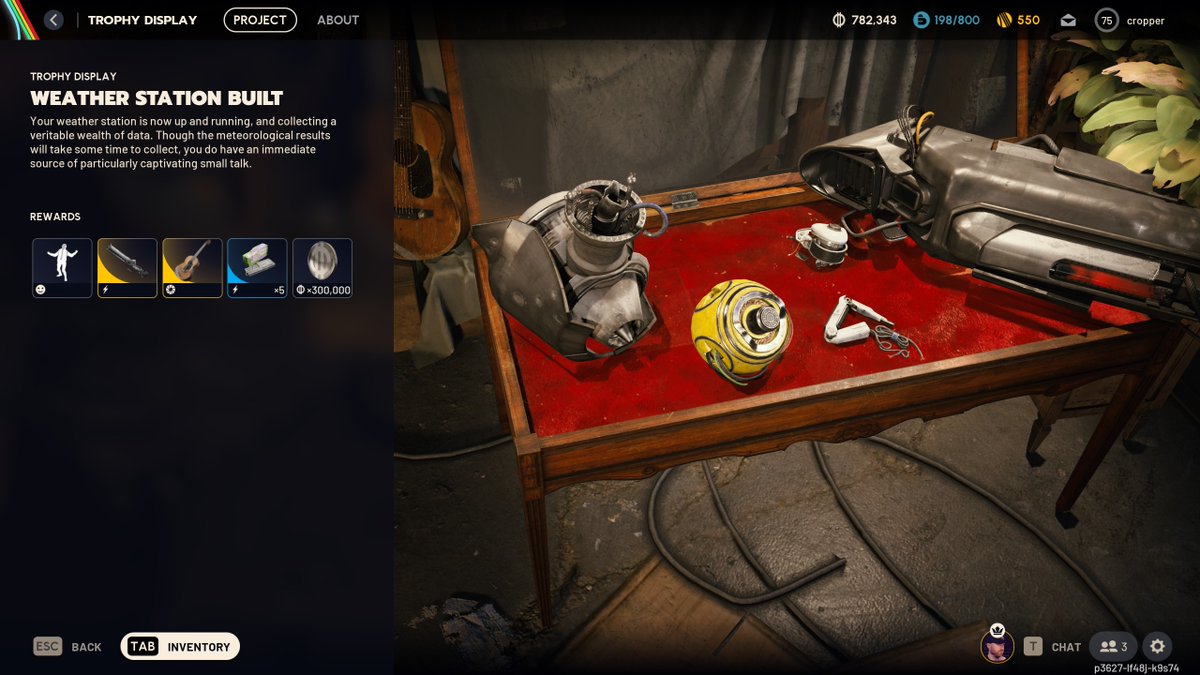Click the party leader avatar portrait
The height and width of the screenshot is (675, 1200).
tap(997, 646)
